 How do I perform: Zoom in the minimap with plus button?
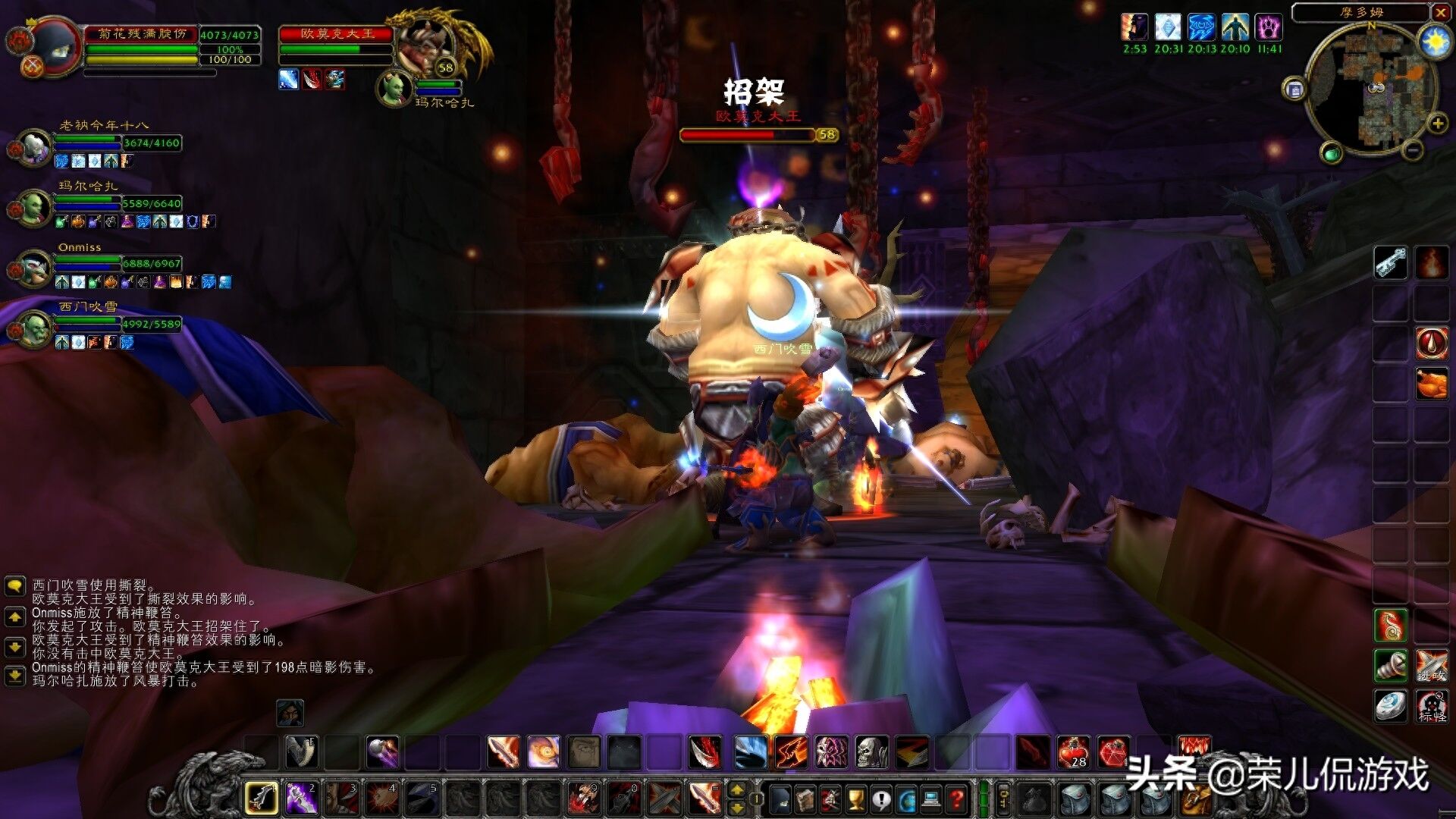tap(1437, 124)
